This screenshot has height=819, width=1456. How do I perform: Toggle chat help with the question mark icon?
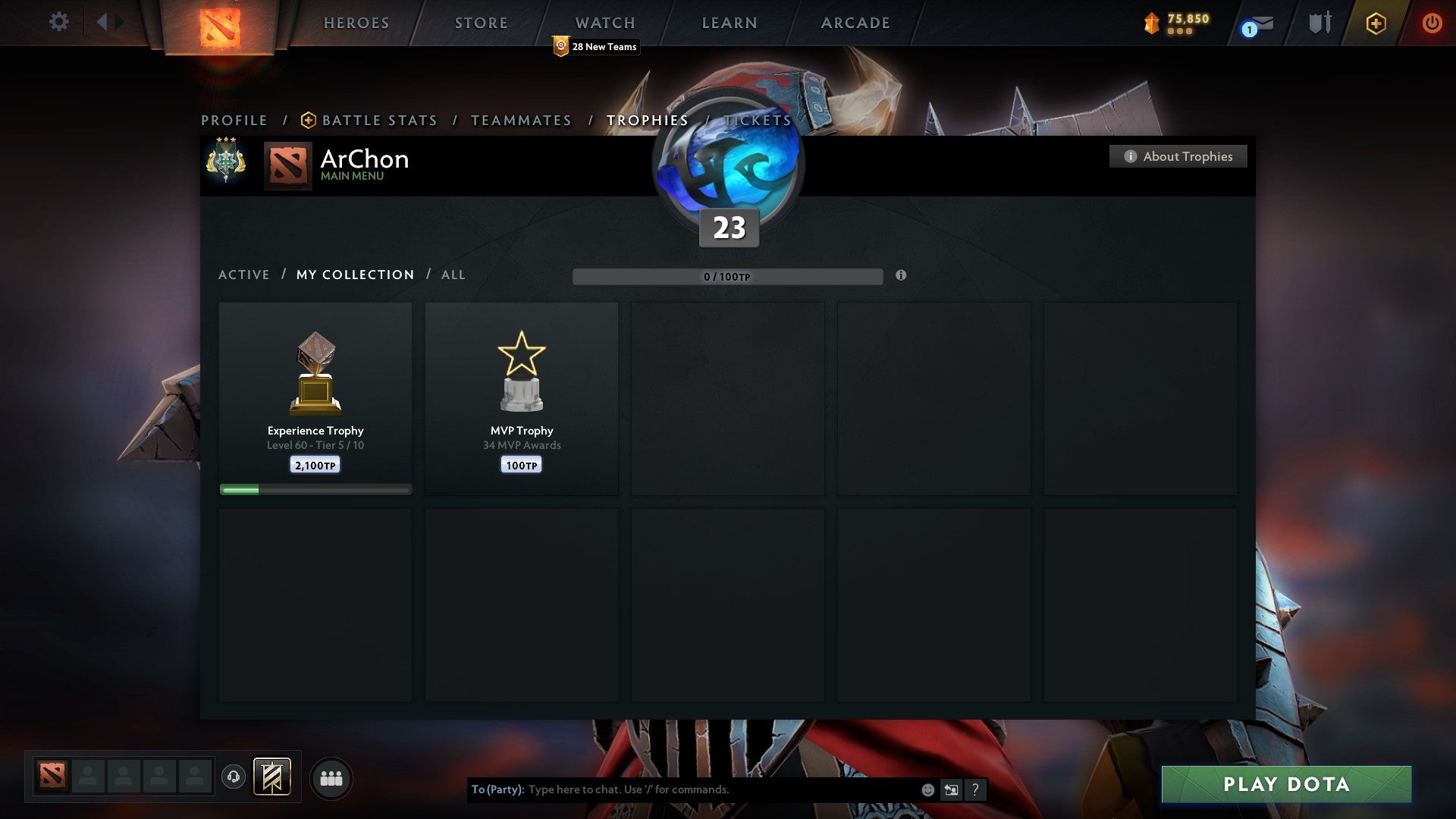pyautogui.click(x=974, y=789)
